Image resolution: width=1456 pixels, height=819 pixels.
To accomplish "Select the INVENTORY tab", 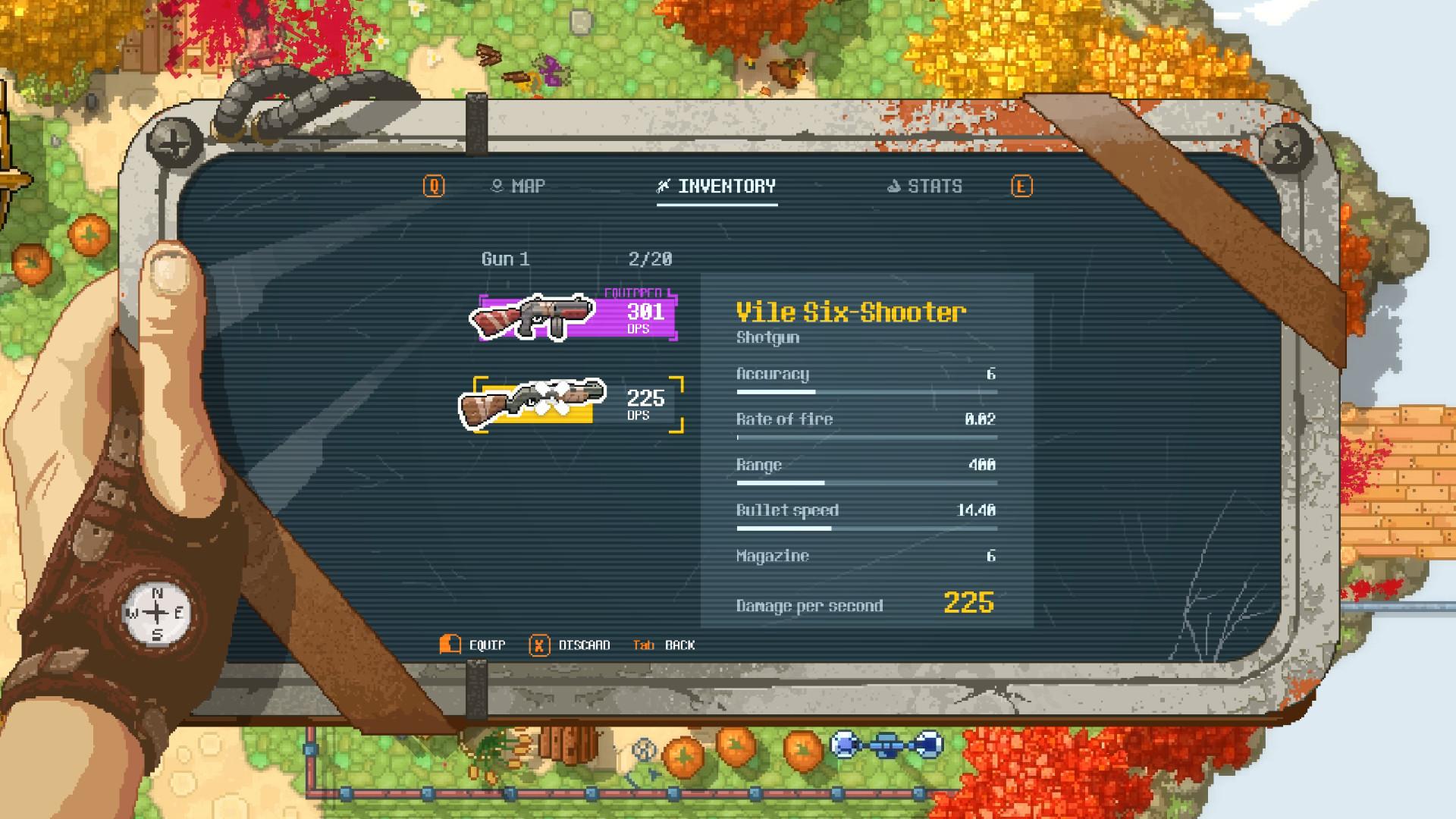I will point(728,186).
